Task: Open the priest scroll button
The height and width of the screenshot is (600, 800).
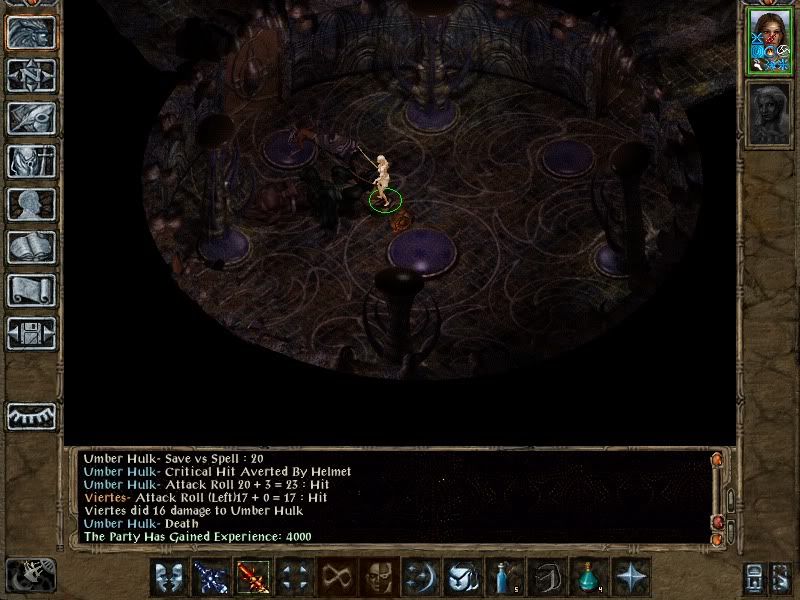Action: pyautogui.click(x=30, y=290)
